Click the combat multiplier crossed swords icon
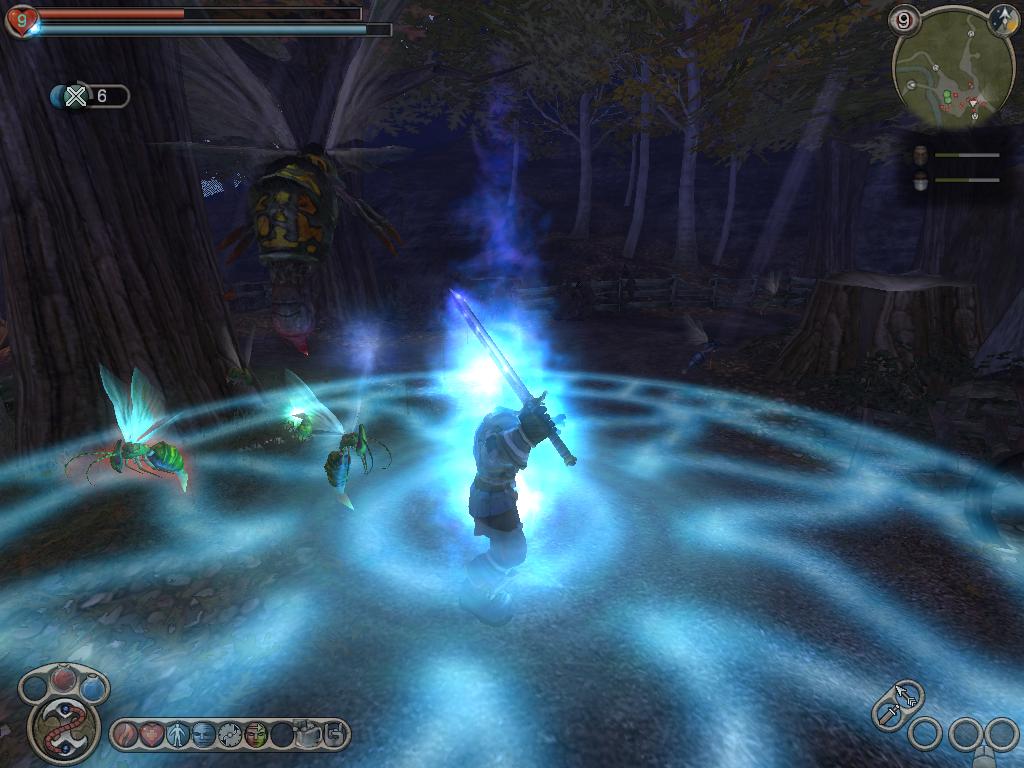Viewport: 1024px width, 768px height. [x=76, y=96]
